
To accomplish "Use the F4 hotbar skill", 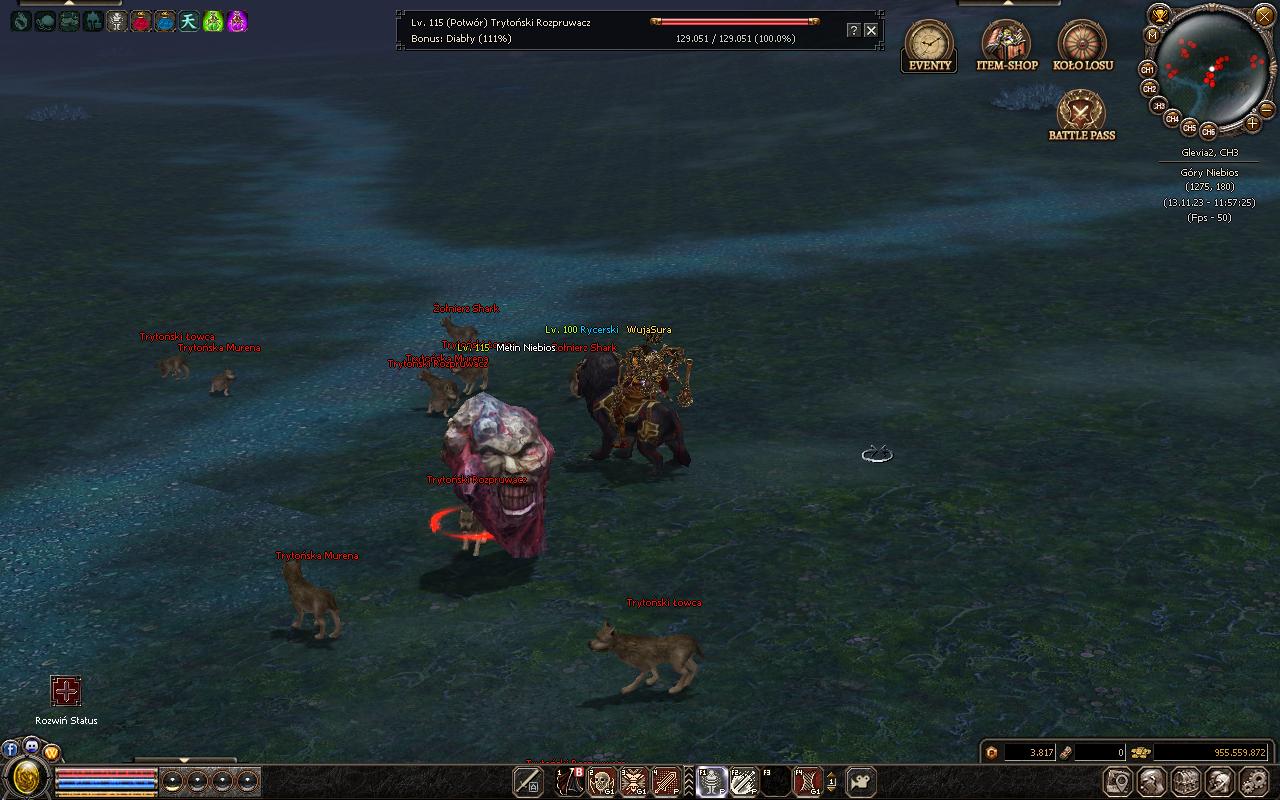I will [807, 781].
